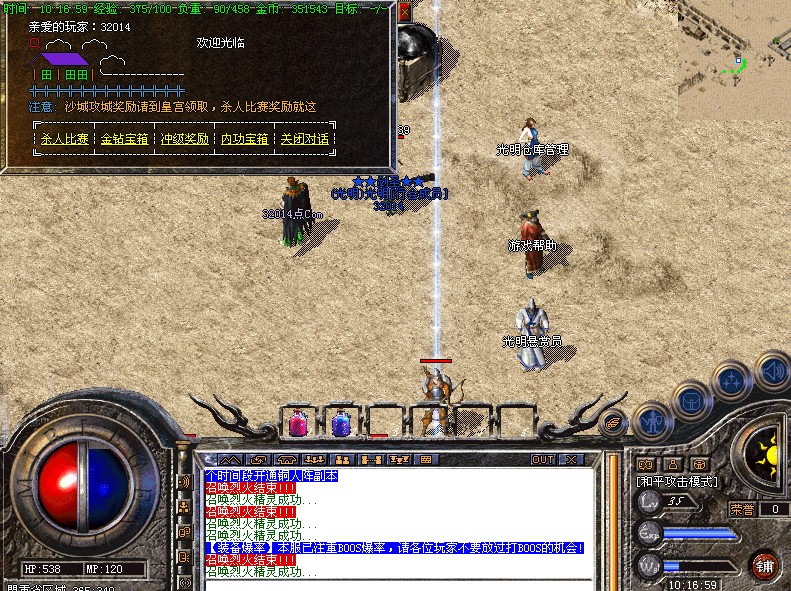Viewport: 791px width, 591px height.
Task: Toggle sound with the speaker button
Action: (771, 369)
